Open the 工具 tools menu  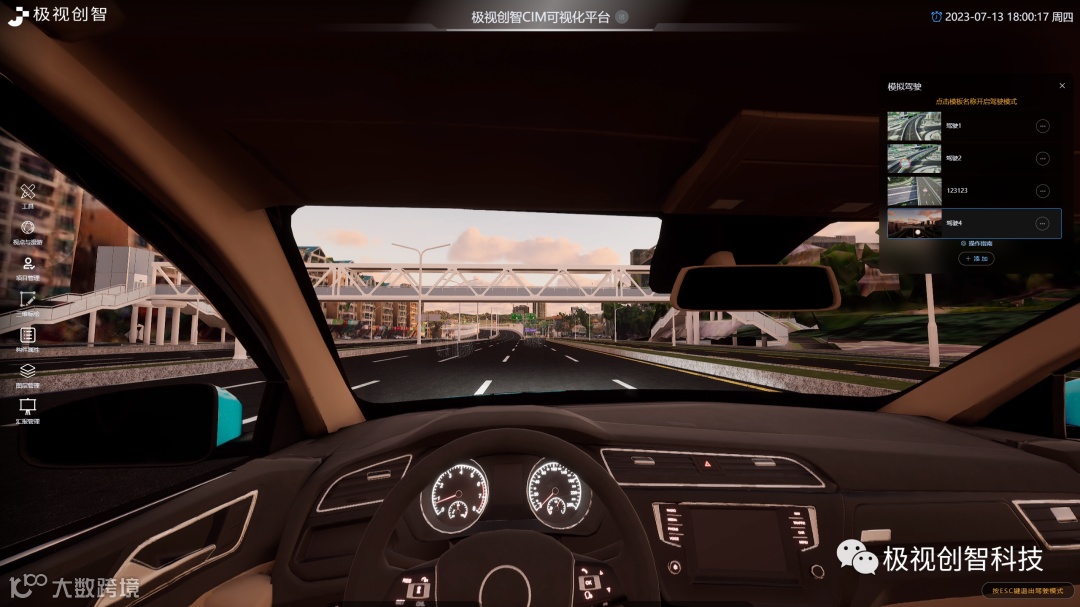28,193
